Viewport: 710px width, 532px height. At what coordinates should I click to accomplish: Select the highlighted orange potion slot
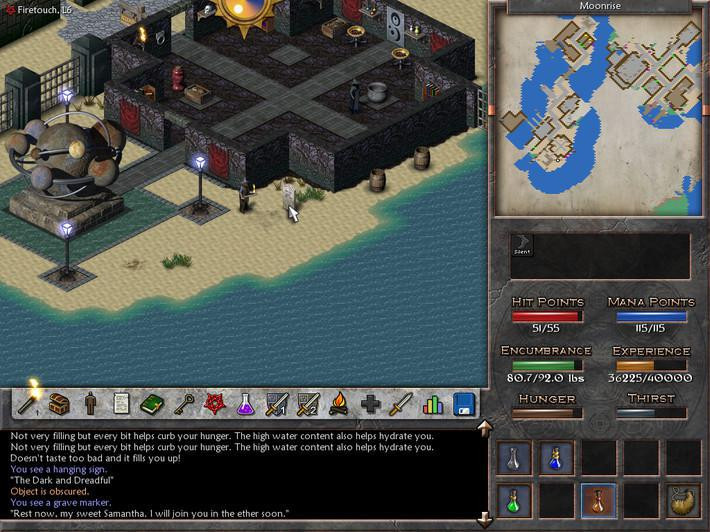pyautogui.click(x=599, y=499)
